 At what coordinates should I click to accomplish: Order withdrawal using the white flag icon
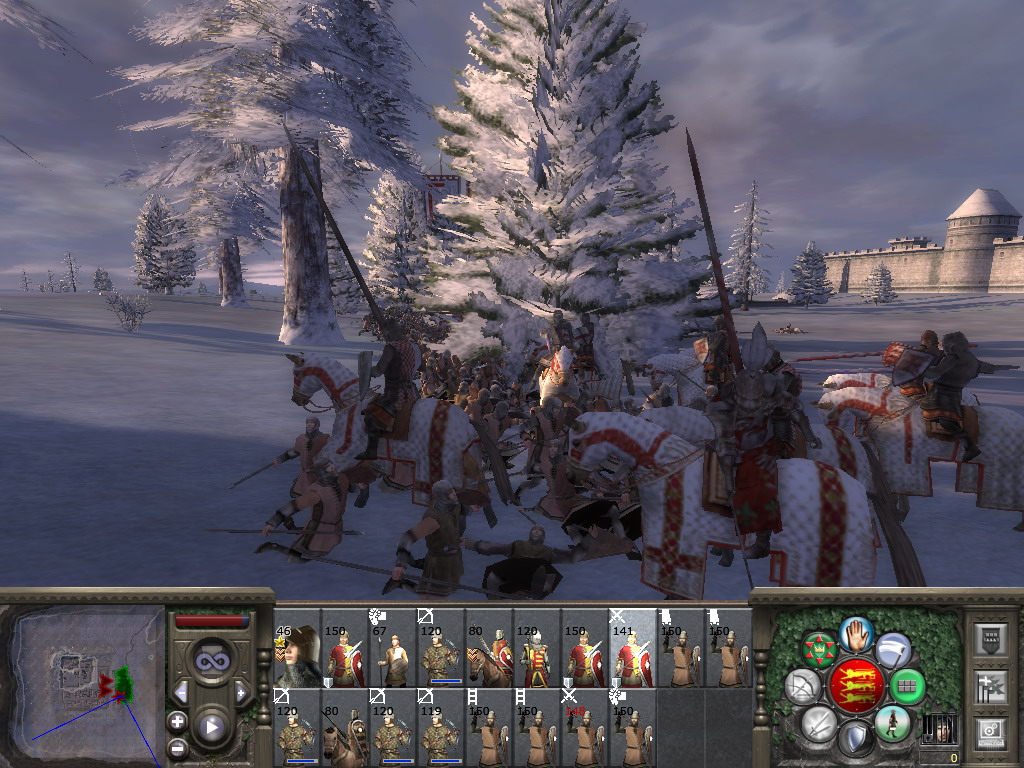[893, 650]
